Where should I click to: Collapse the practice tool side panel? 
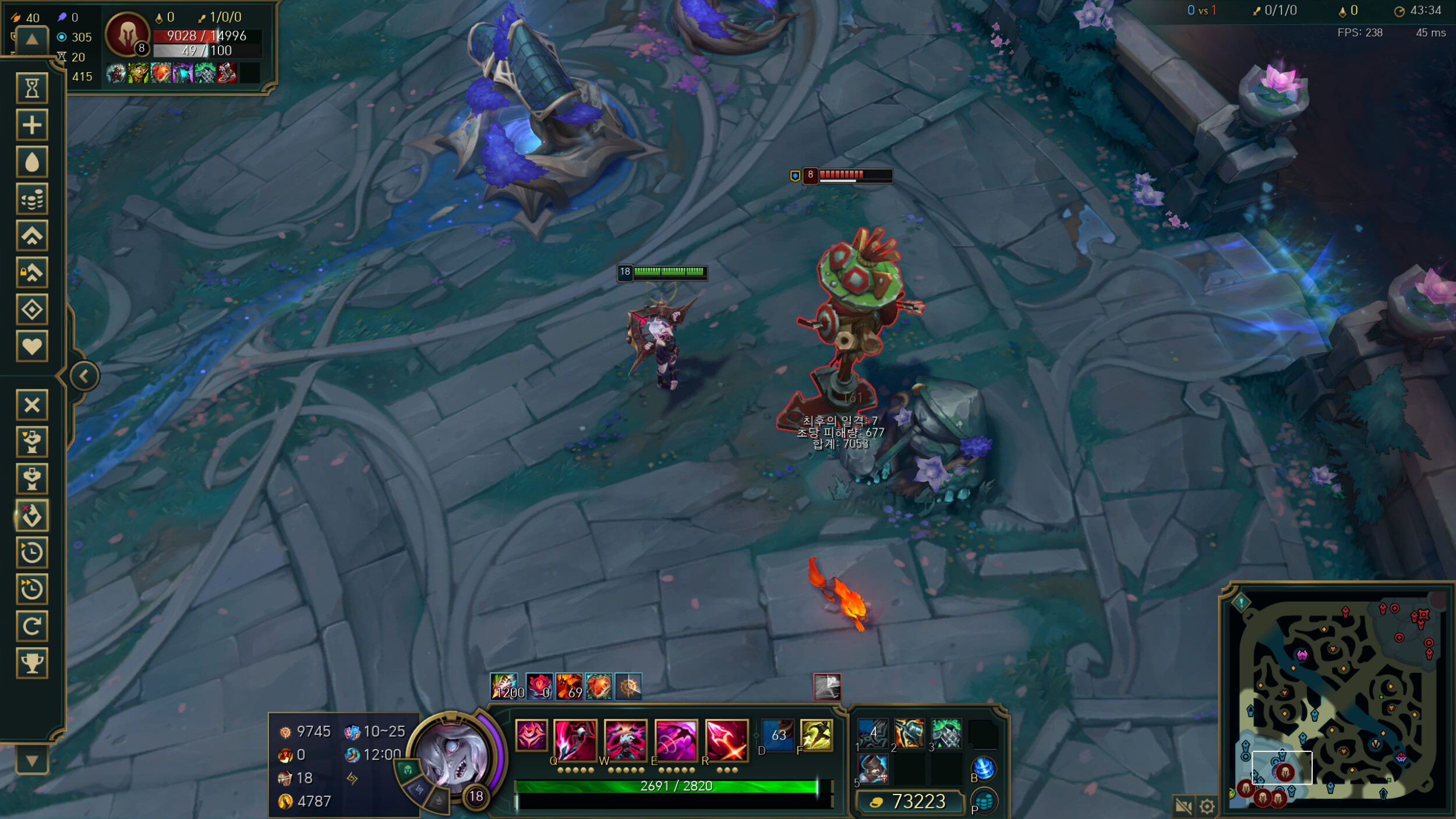click(84, 376)
